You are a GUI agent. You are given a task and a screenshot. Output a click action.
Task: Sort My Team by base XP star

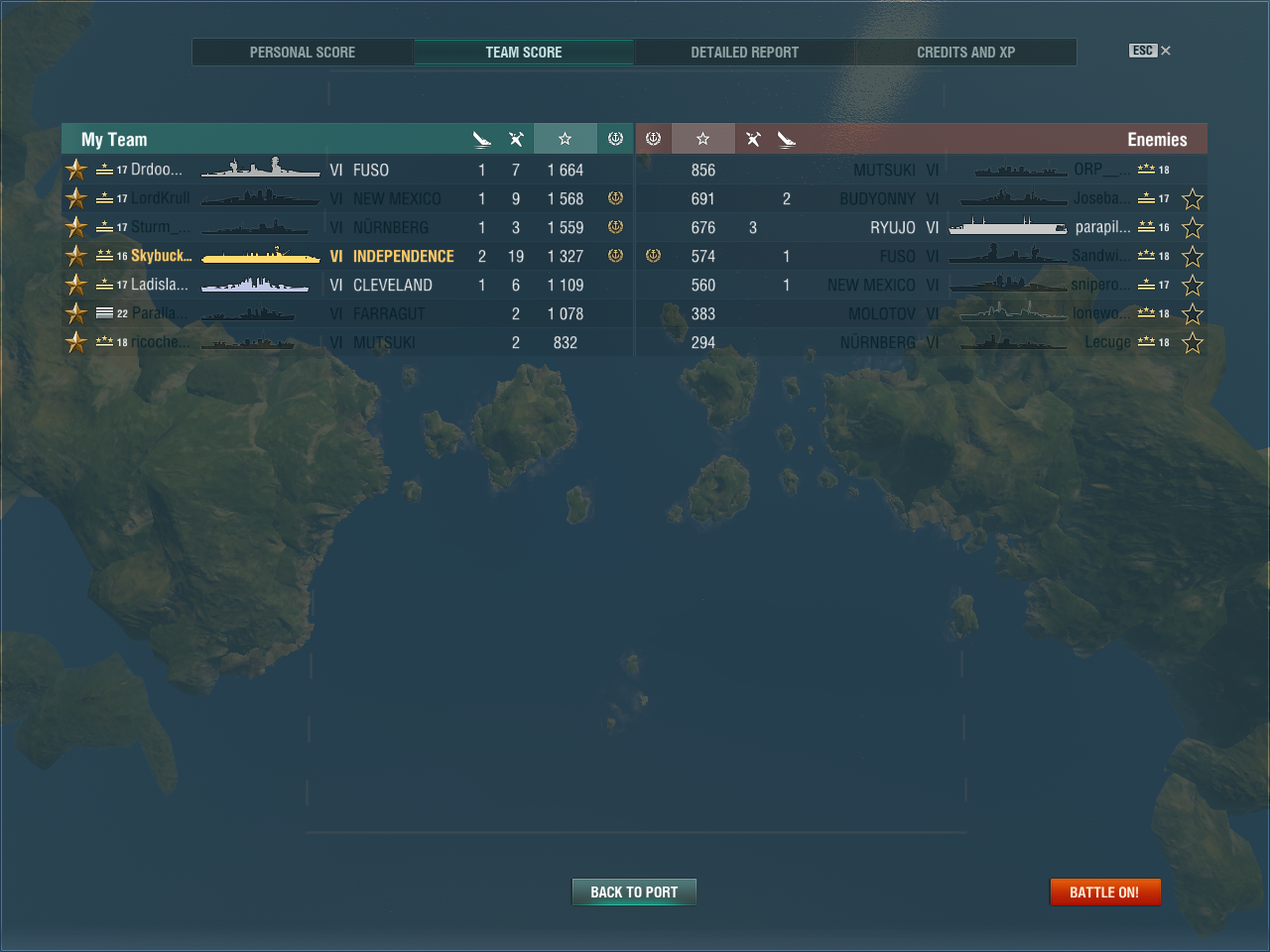[x=565, y=139]
